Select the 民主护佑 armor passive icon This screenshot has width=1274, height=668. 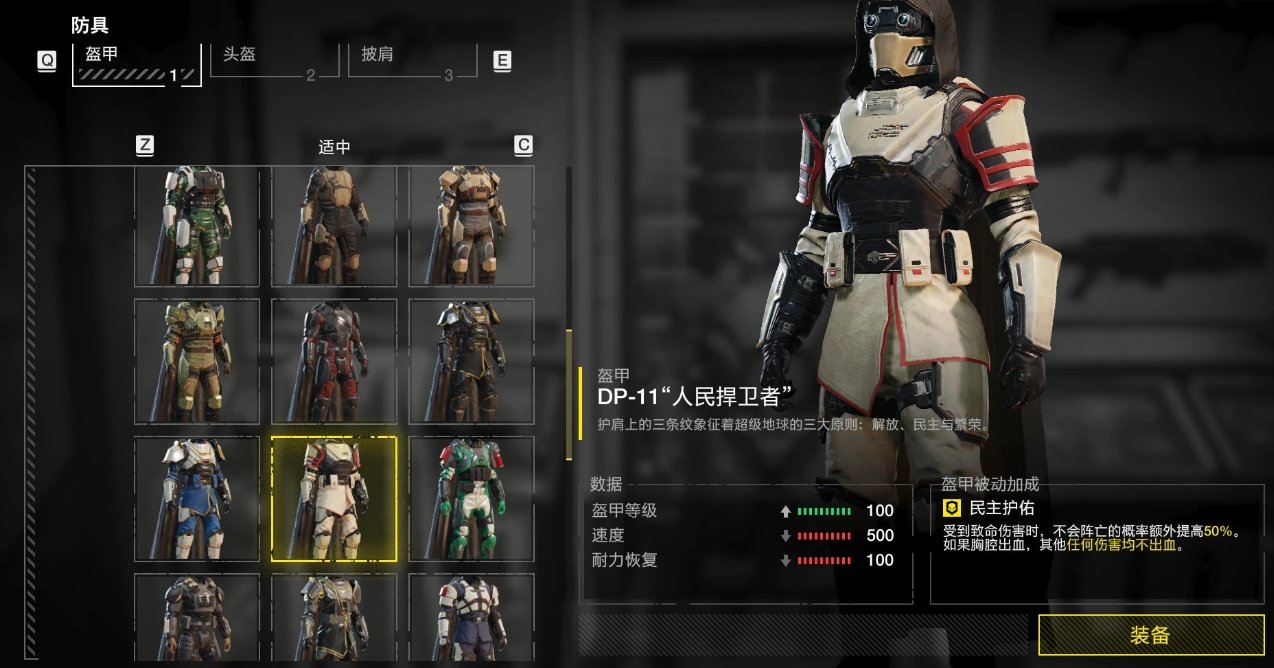click(x=953, y=509)
